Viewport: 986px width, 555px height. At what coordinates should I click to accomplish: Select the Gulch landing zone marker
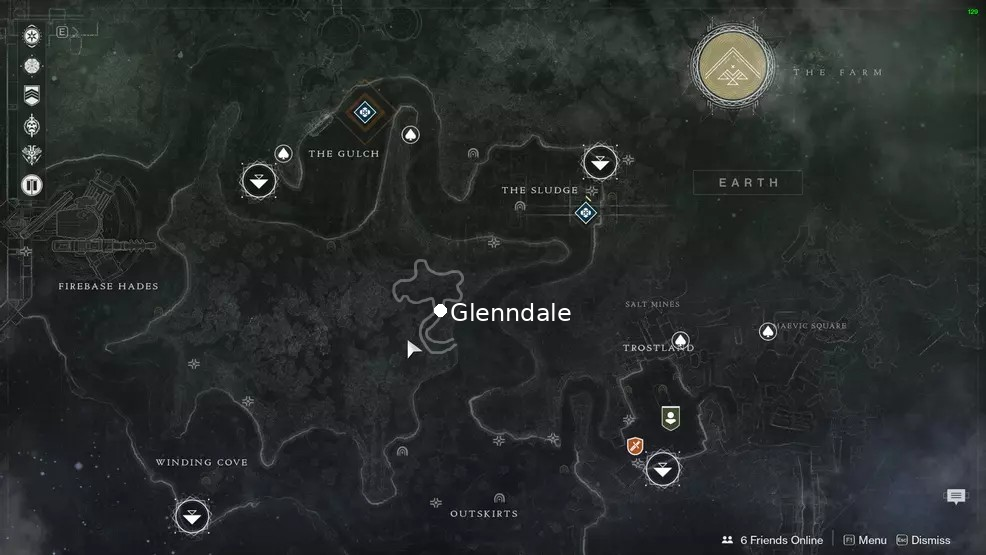(x=259, y=181)
